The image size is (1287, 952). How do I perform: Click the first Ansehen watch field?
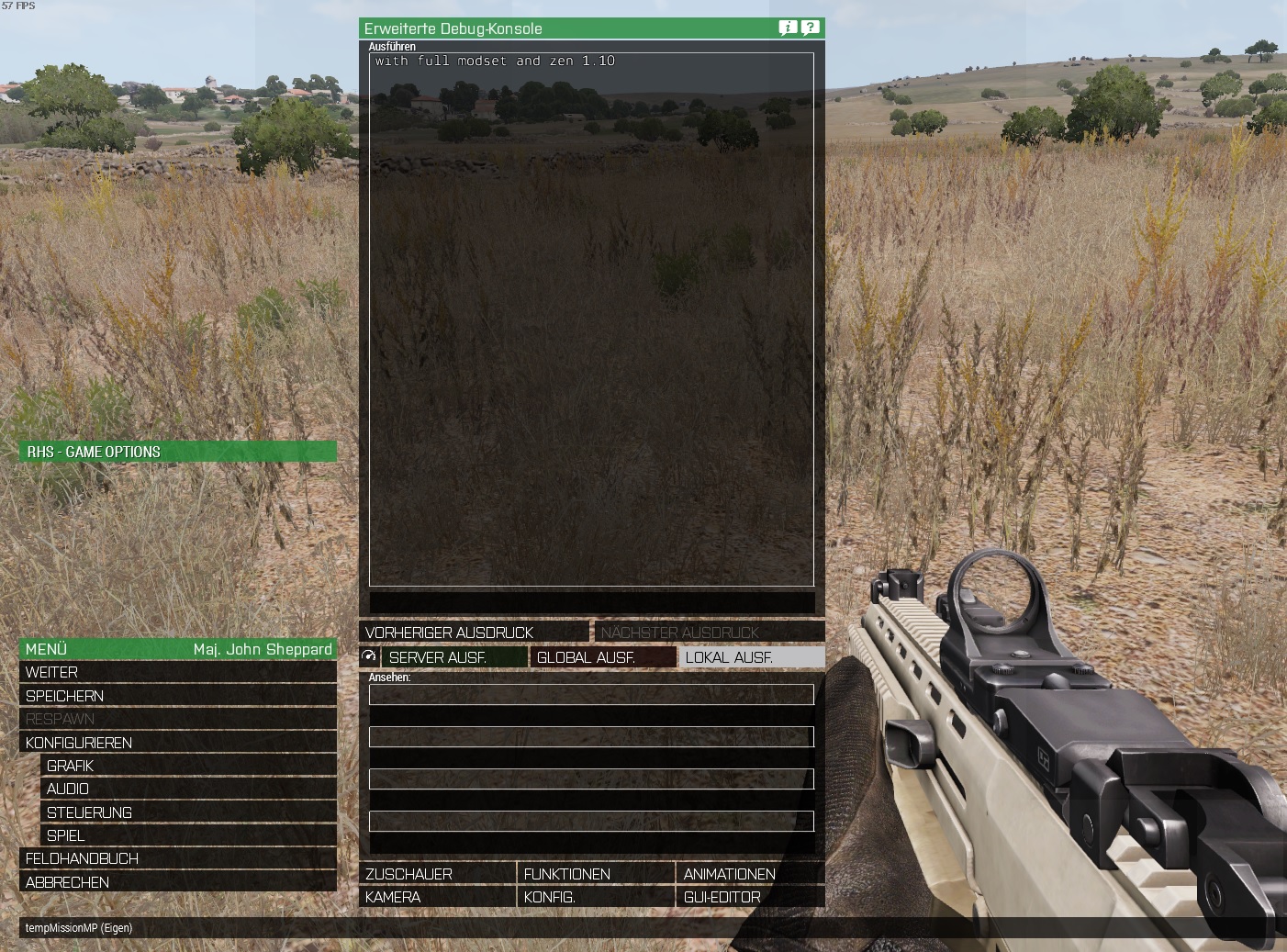(x=591, y=695)
